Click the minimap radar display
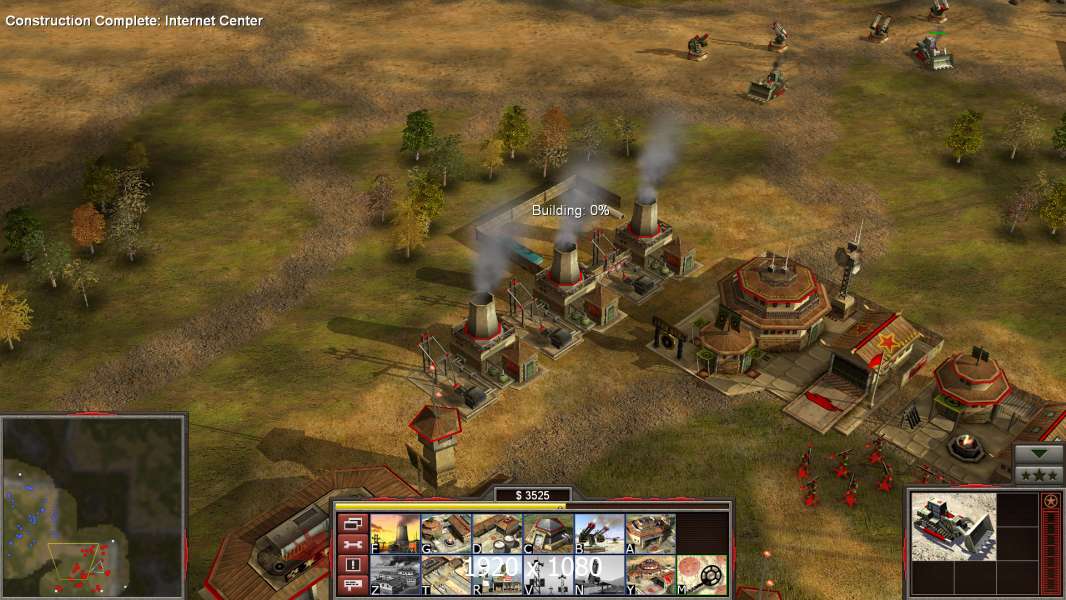 (x=93, y=506)
